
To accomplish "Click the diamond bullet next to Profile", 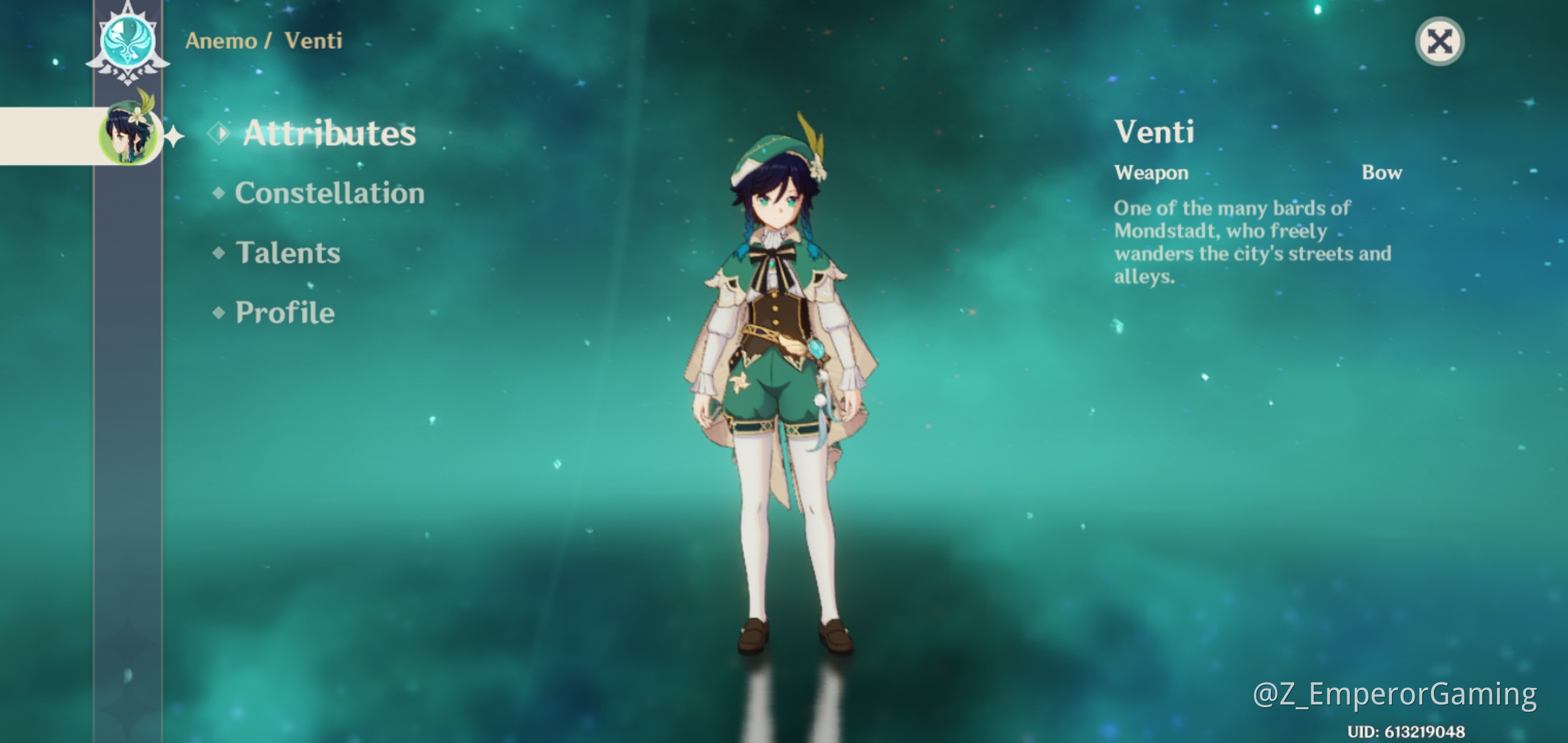I will (x=219, y=313).
